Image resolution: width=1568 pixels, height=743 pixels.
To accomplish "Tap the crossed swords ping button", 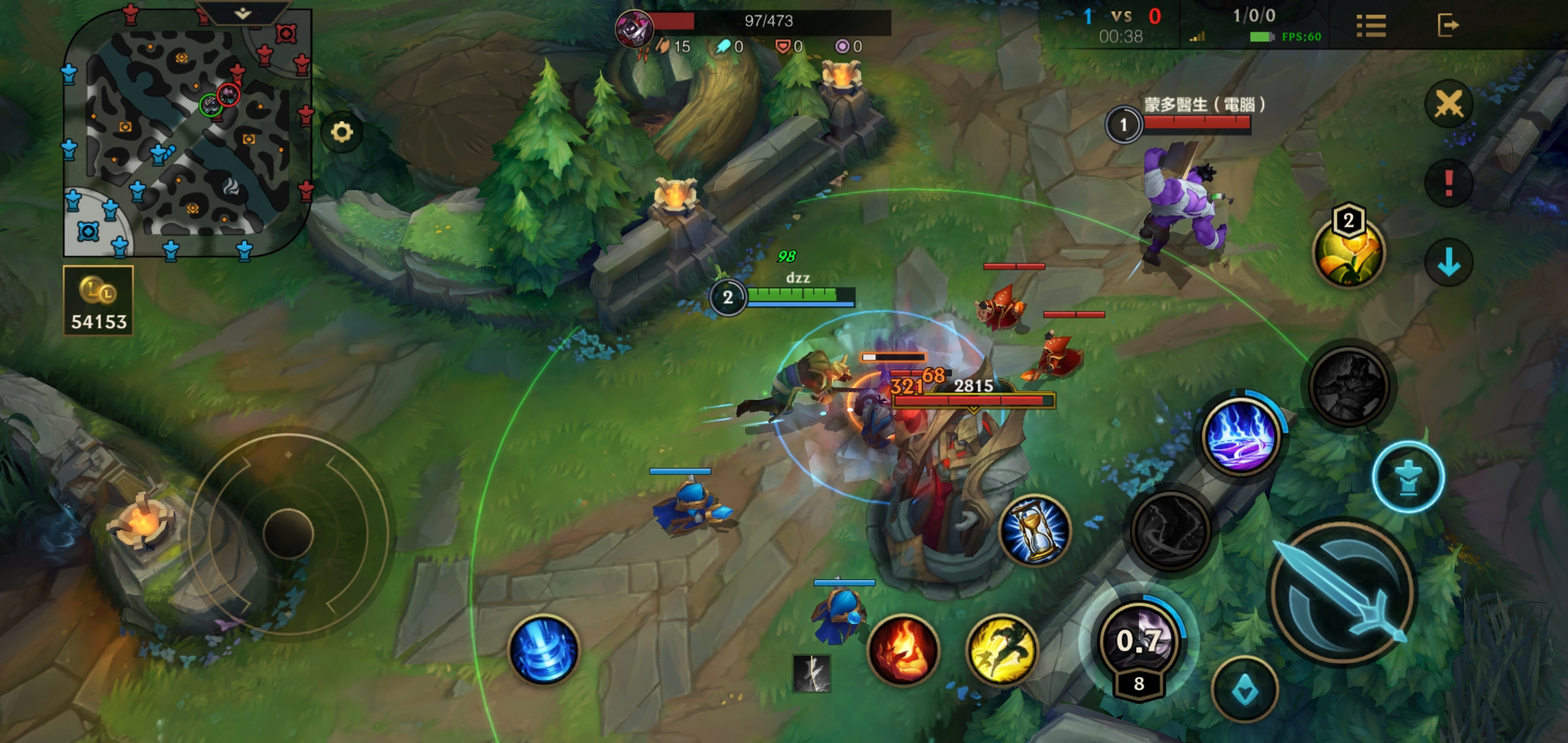I will tap(1448, 105).
